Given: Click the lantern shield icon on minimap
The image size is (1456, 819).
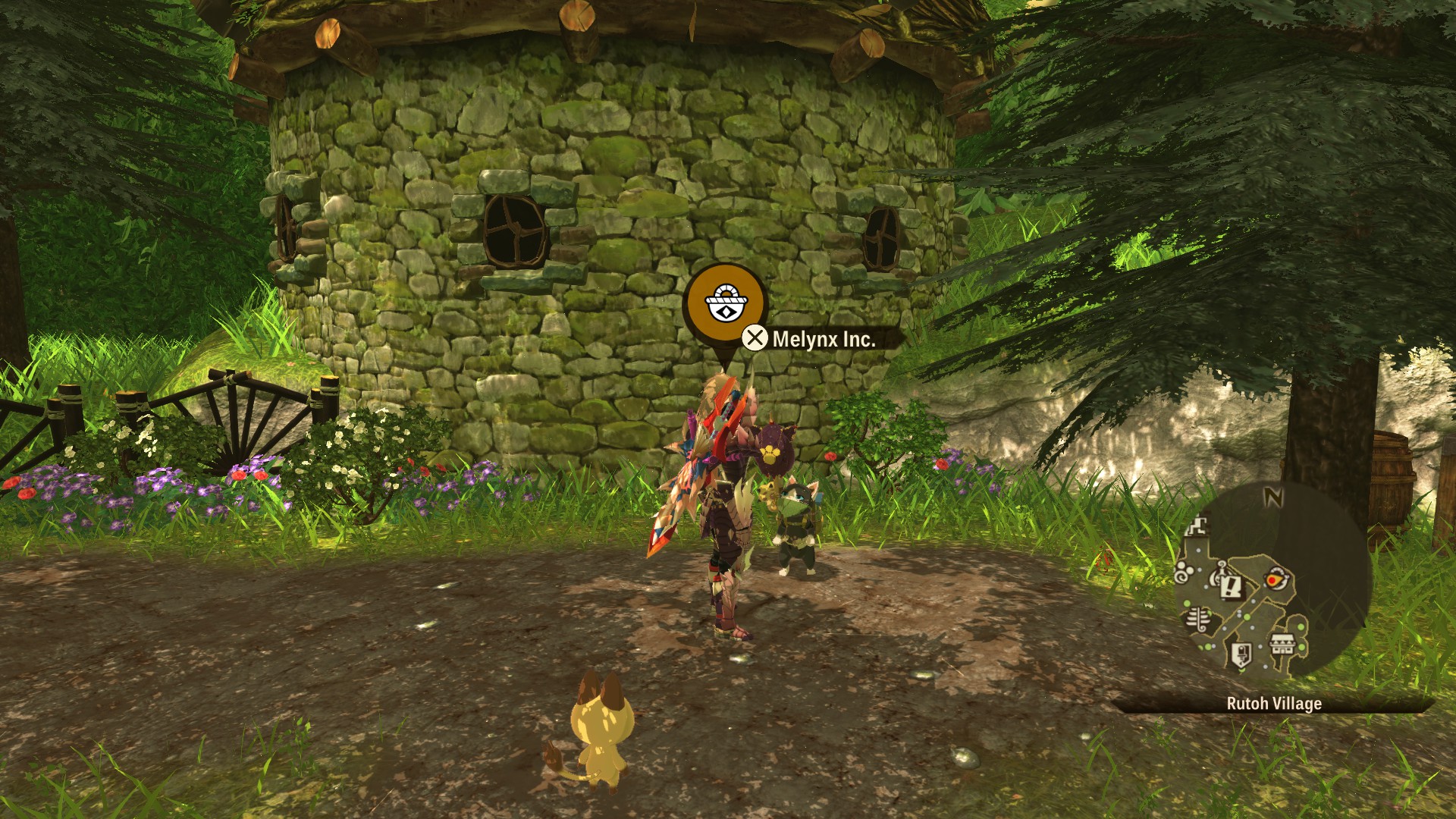Looking at the screenshot, I should click(x=1242, y=654).
